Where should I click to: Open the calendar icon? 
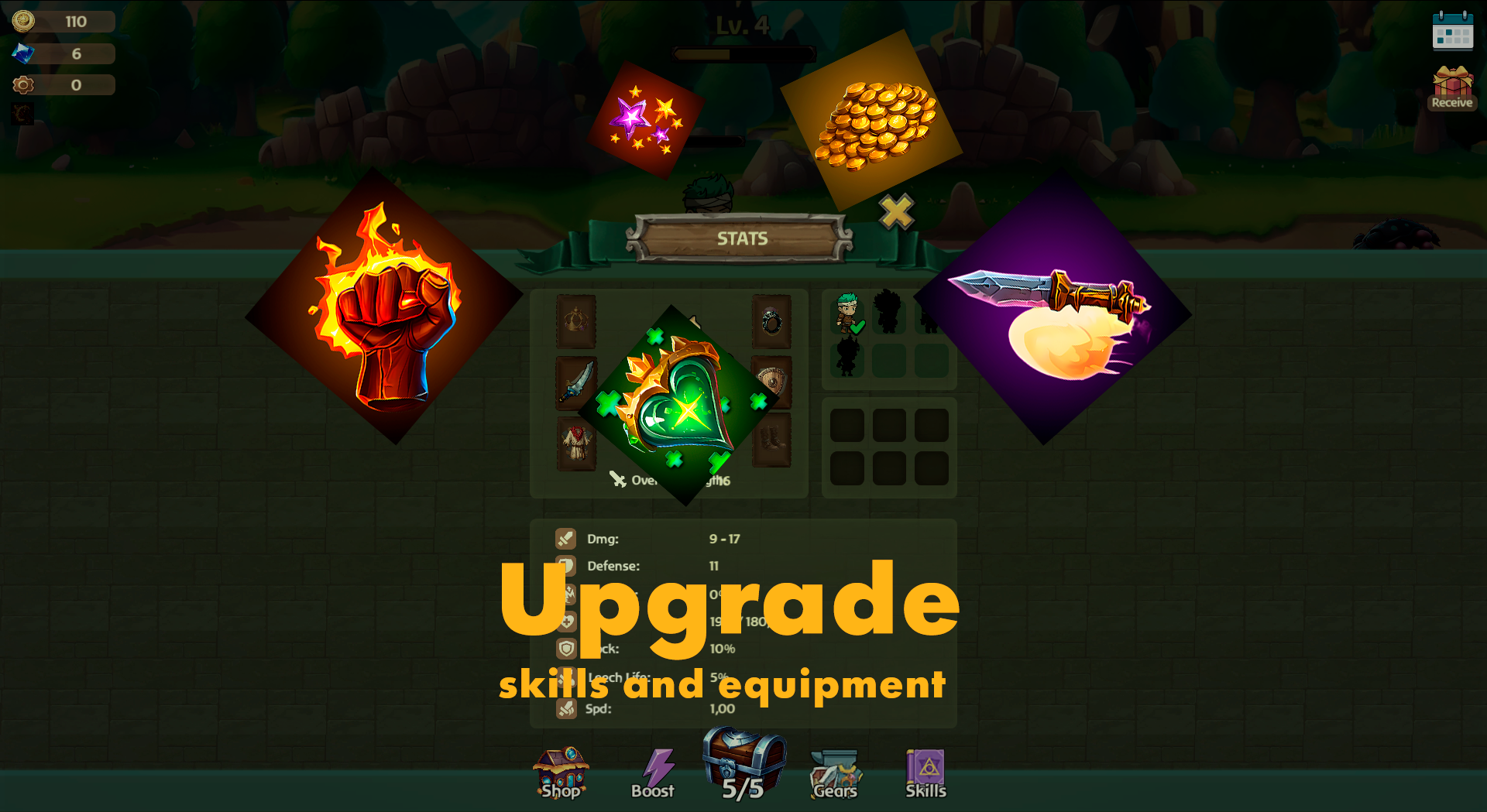tap(1452, 31)
